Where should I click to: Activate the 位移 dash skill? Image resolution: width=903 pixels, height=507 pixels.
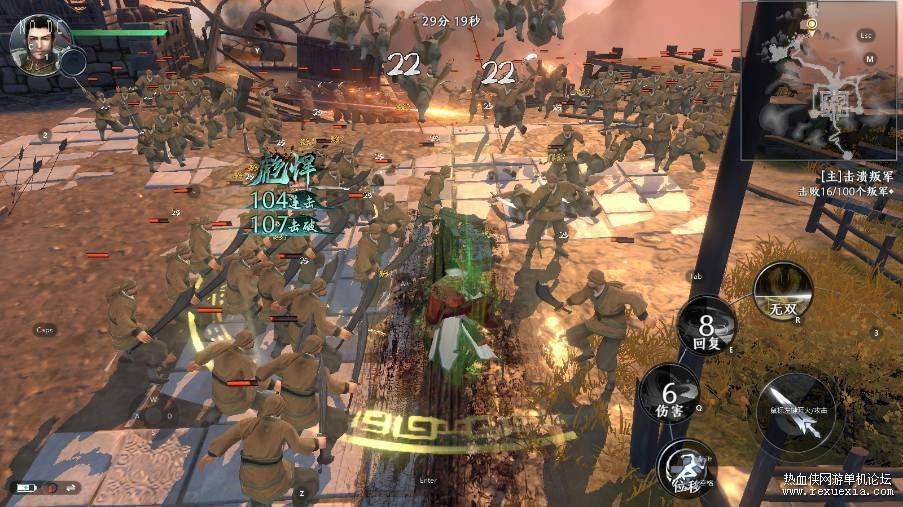click(x=686, y=467)
